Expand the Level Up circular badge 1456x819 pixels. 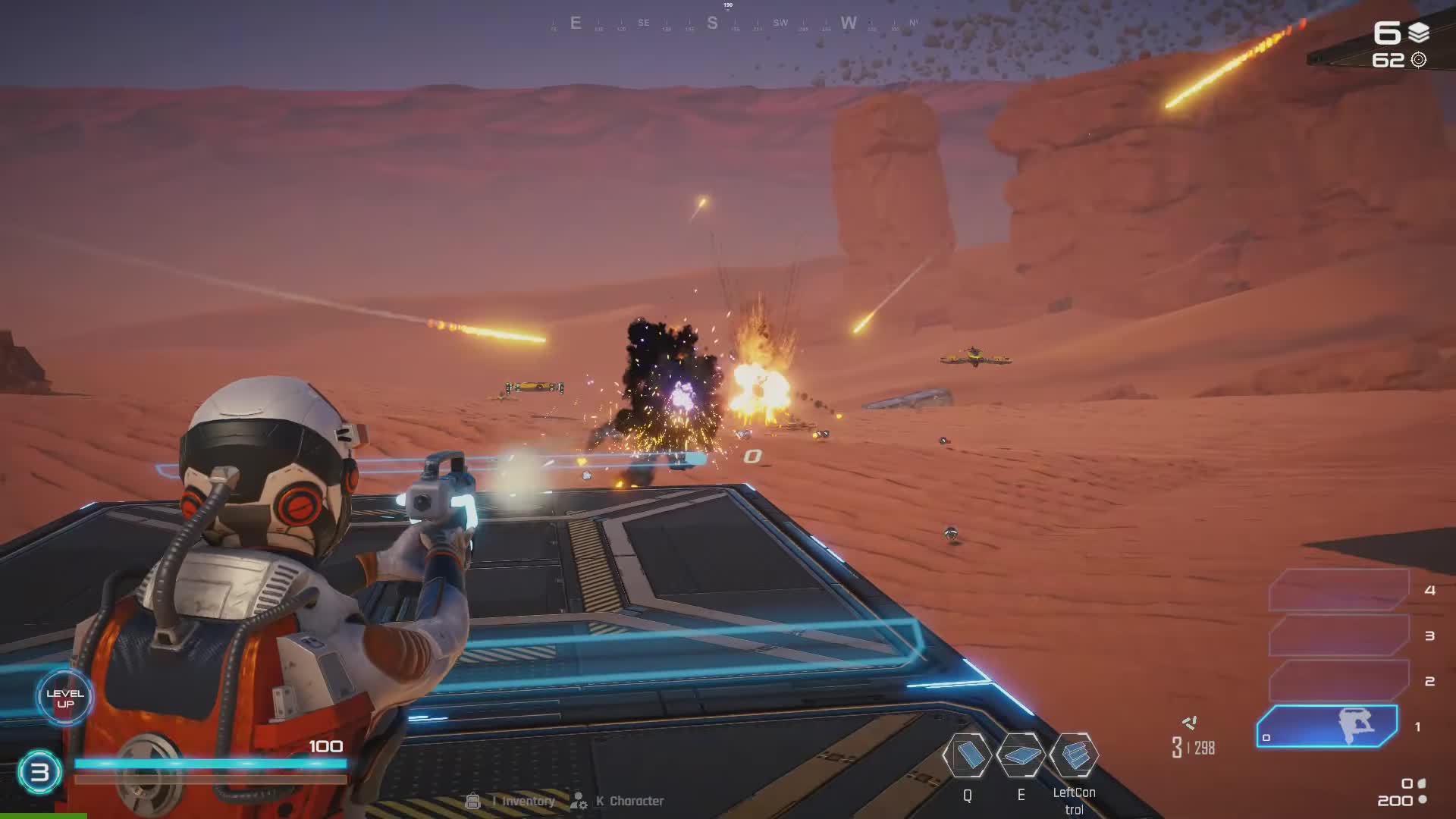[64, 698]
